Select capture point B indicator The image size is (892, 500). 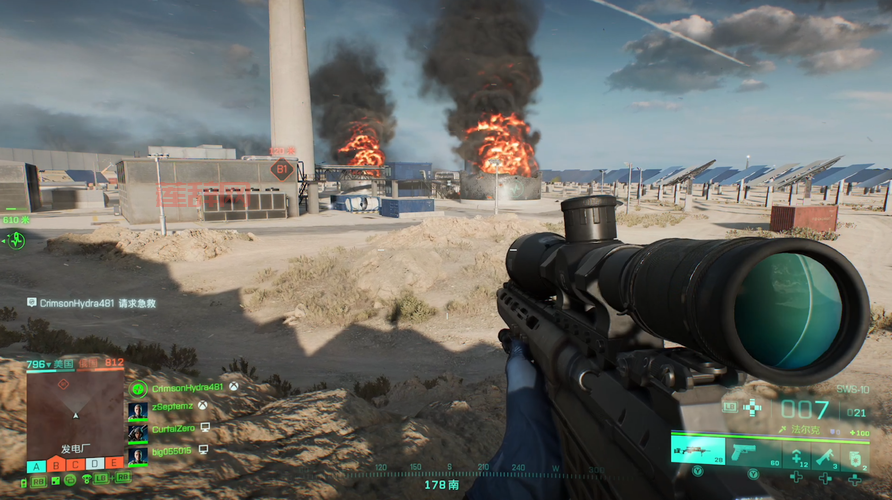click(56, 465)
